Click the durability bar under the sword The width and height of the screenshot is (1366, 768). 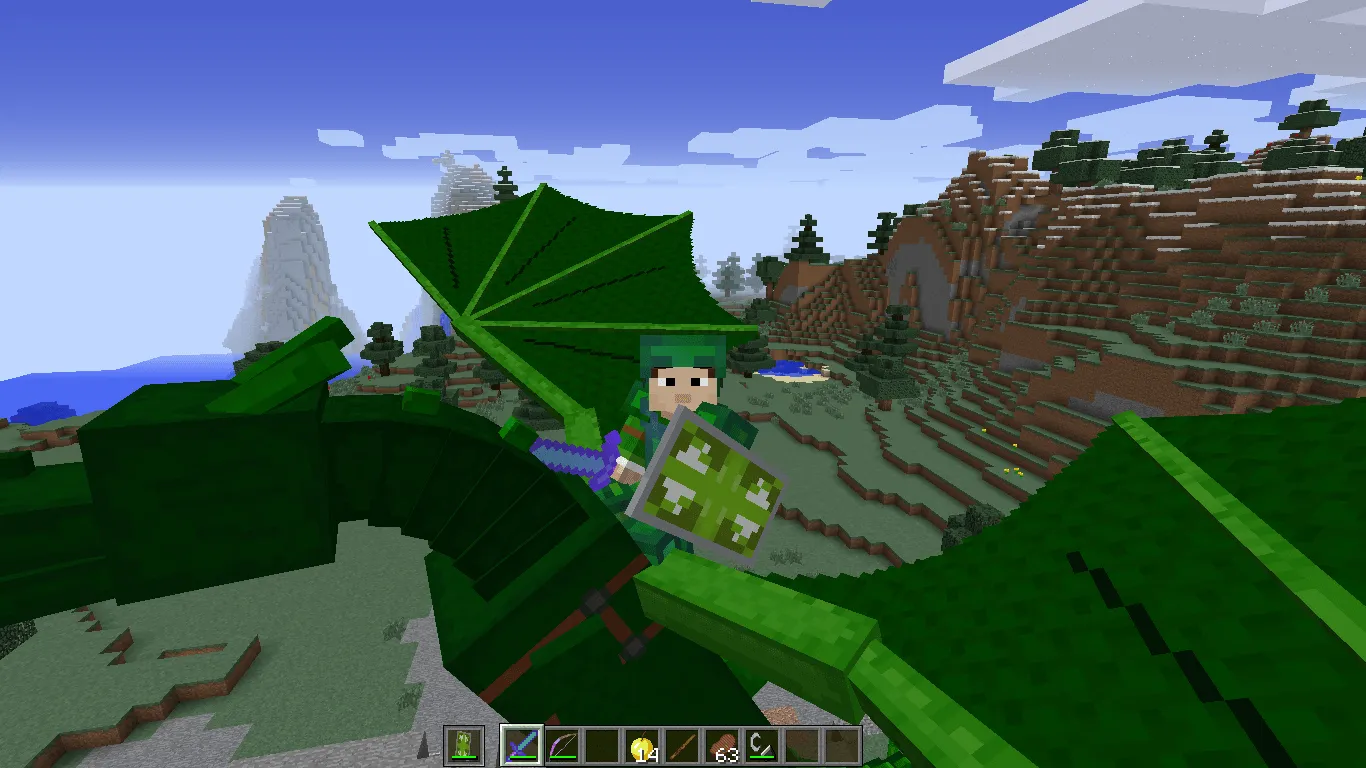coord(522,757)
